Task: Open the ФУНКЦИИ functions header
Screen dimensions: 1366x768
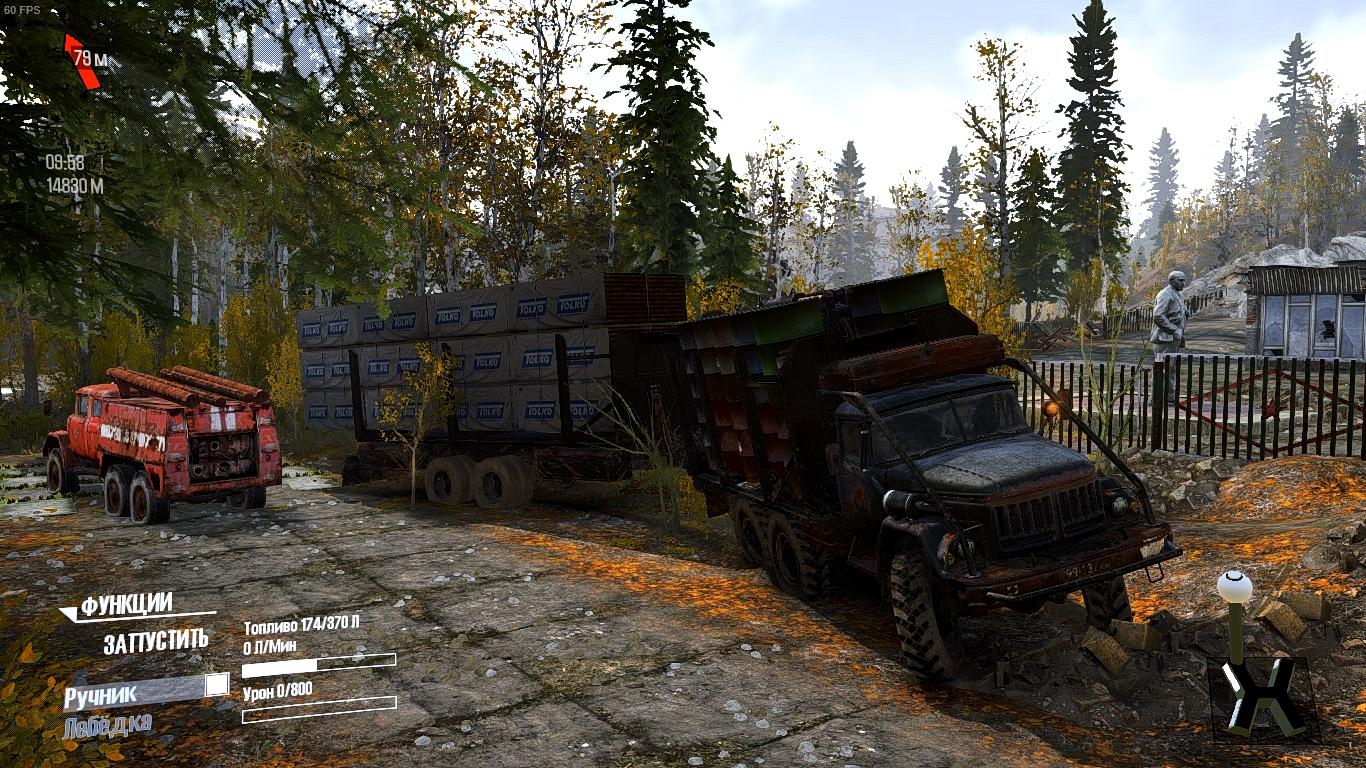Action: pyautogui.click(x=126, y=605)
